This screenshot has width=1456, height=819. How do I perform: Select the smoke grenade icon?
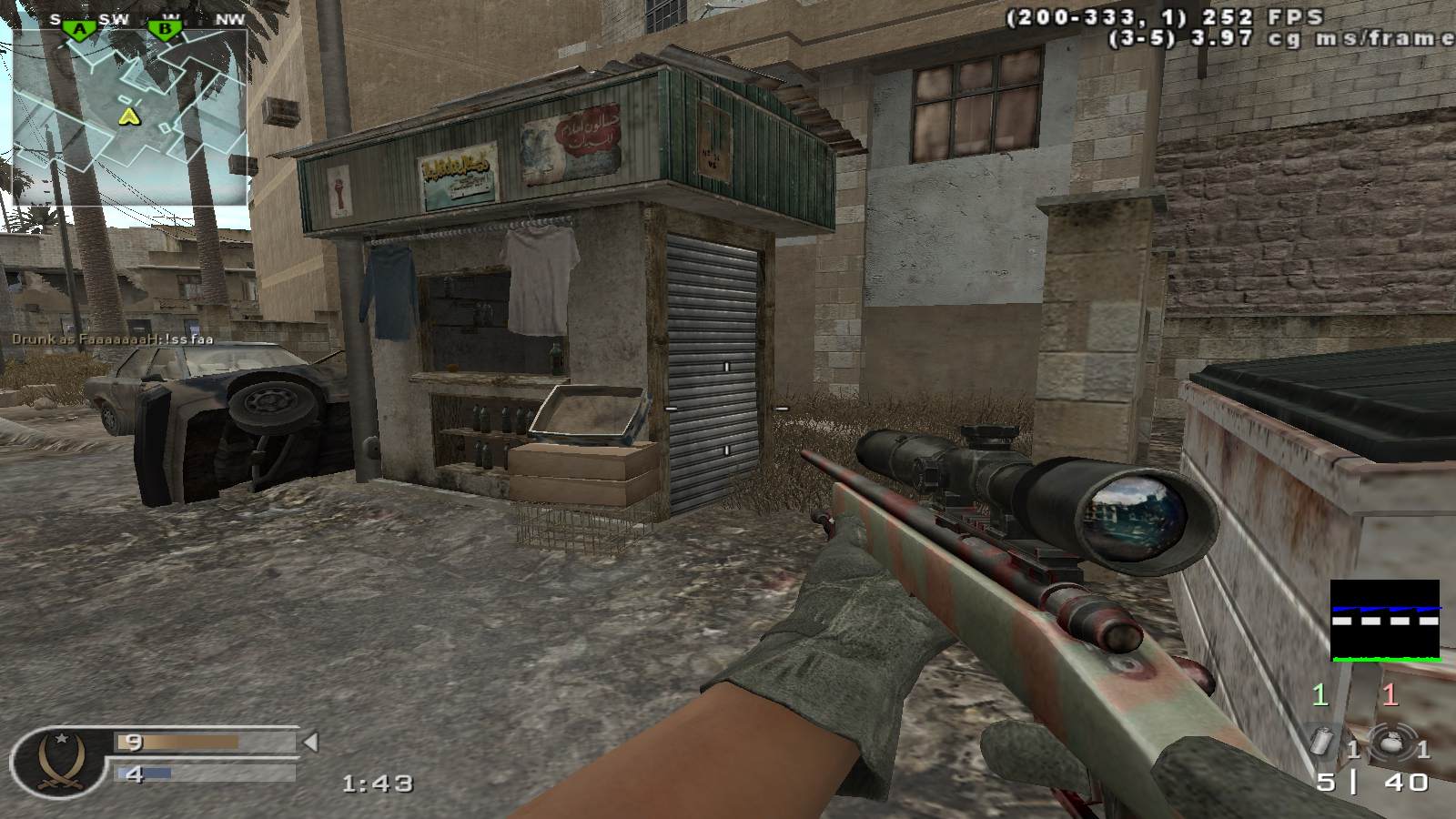pos(1323,741)
